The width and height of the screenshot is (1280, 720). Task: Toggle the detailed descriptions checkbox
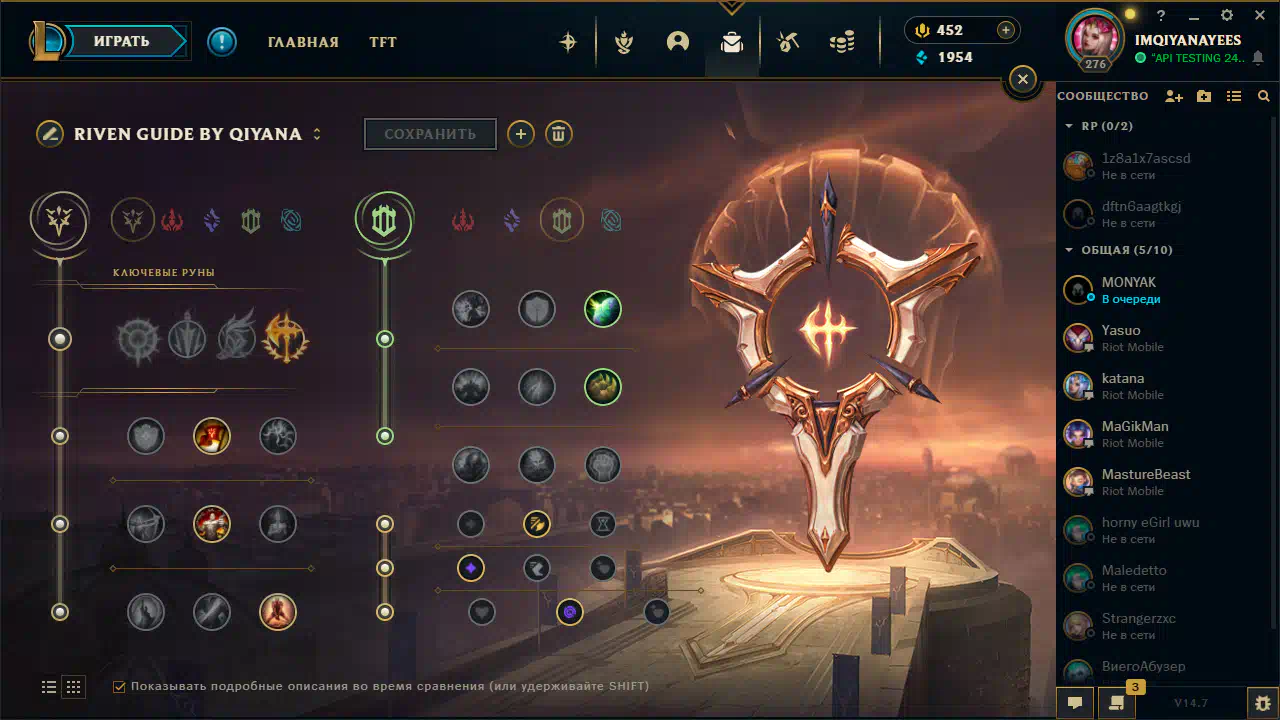point(119,686)
